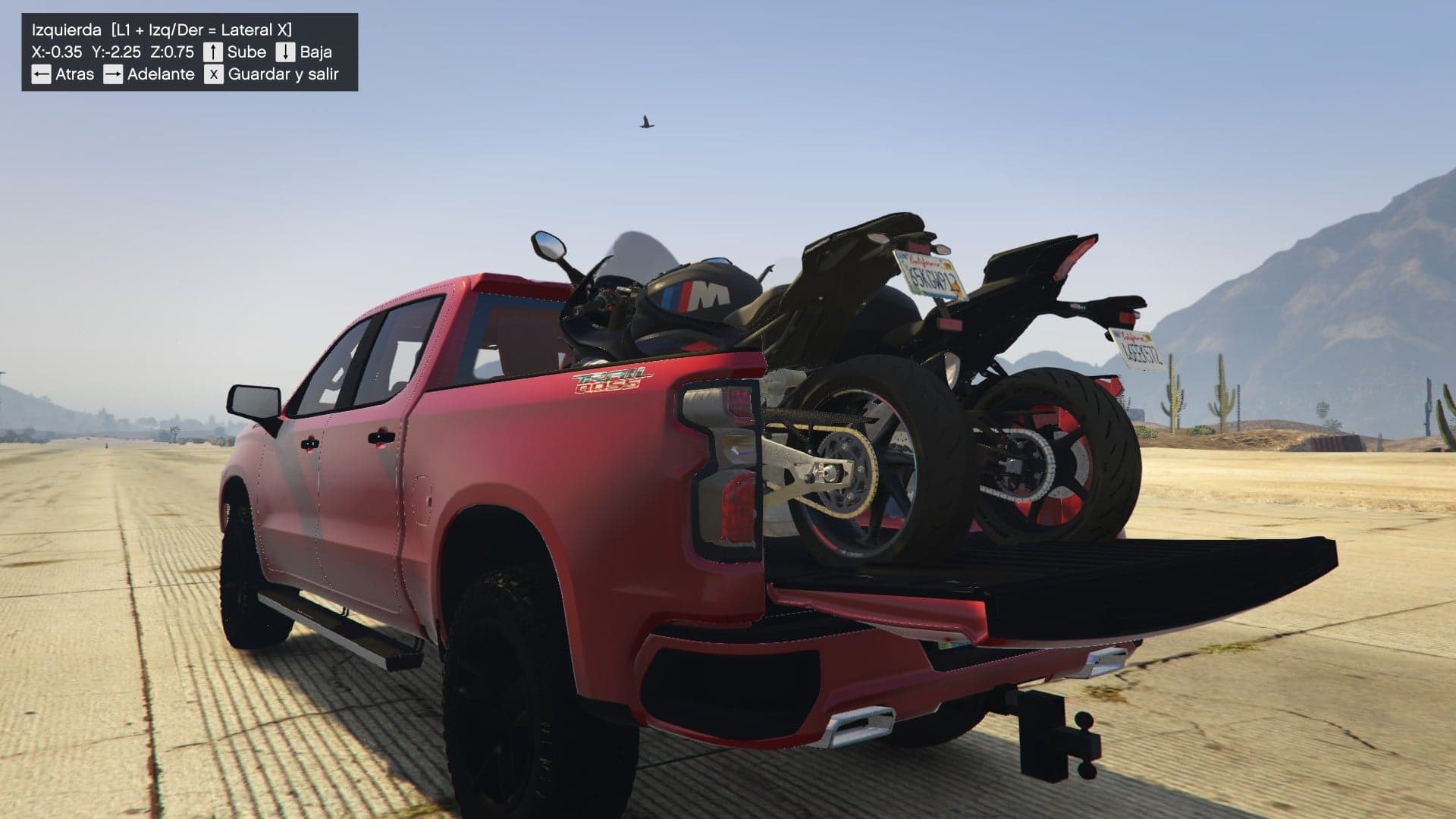Open the Z coordinate value selector
The image size is (1456, 819).
point(175,52)
